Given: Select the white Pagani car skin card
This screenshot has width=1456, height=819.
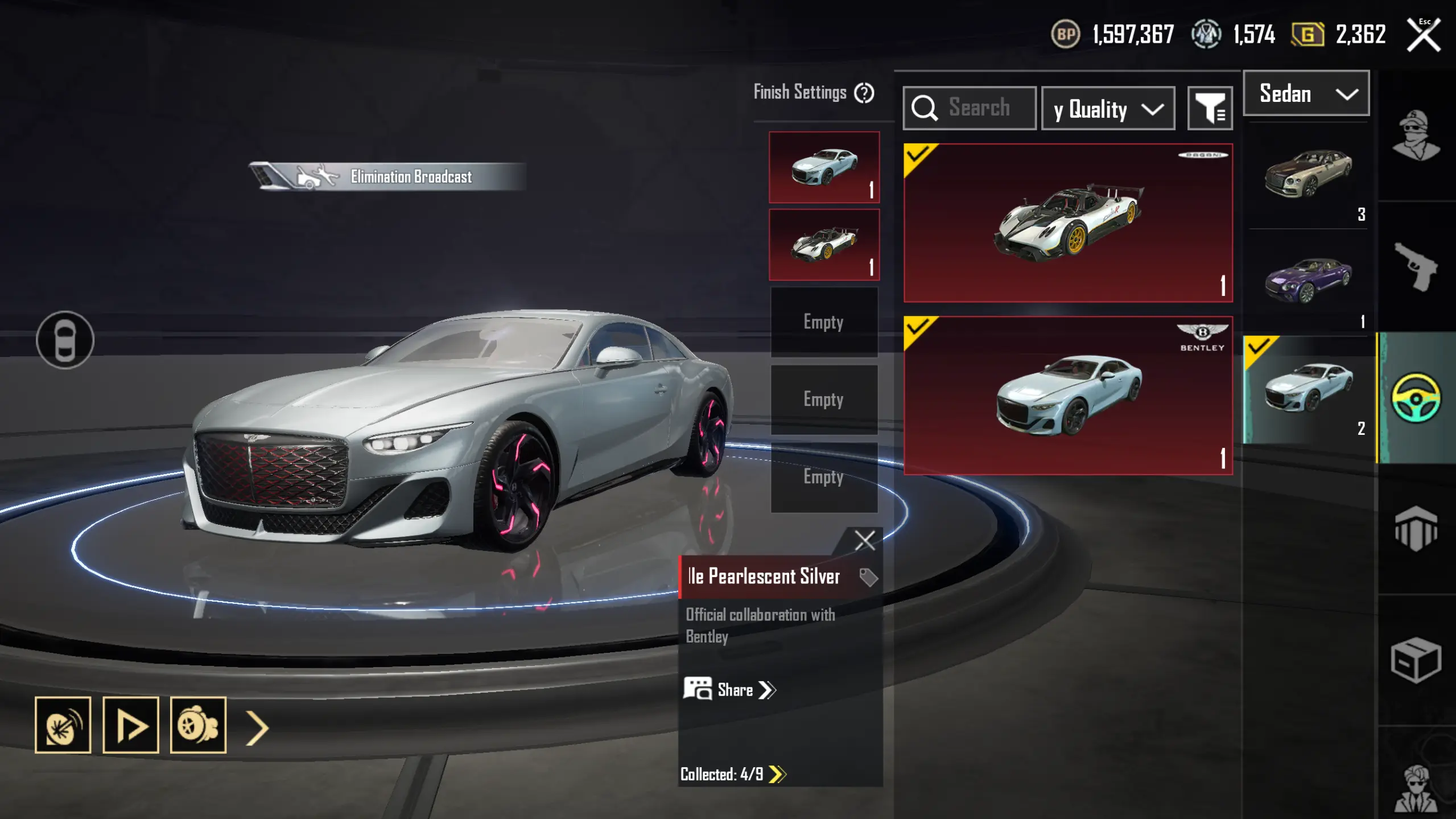Looking at the screenshot, I should tap(1067, 223).
